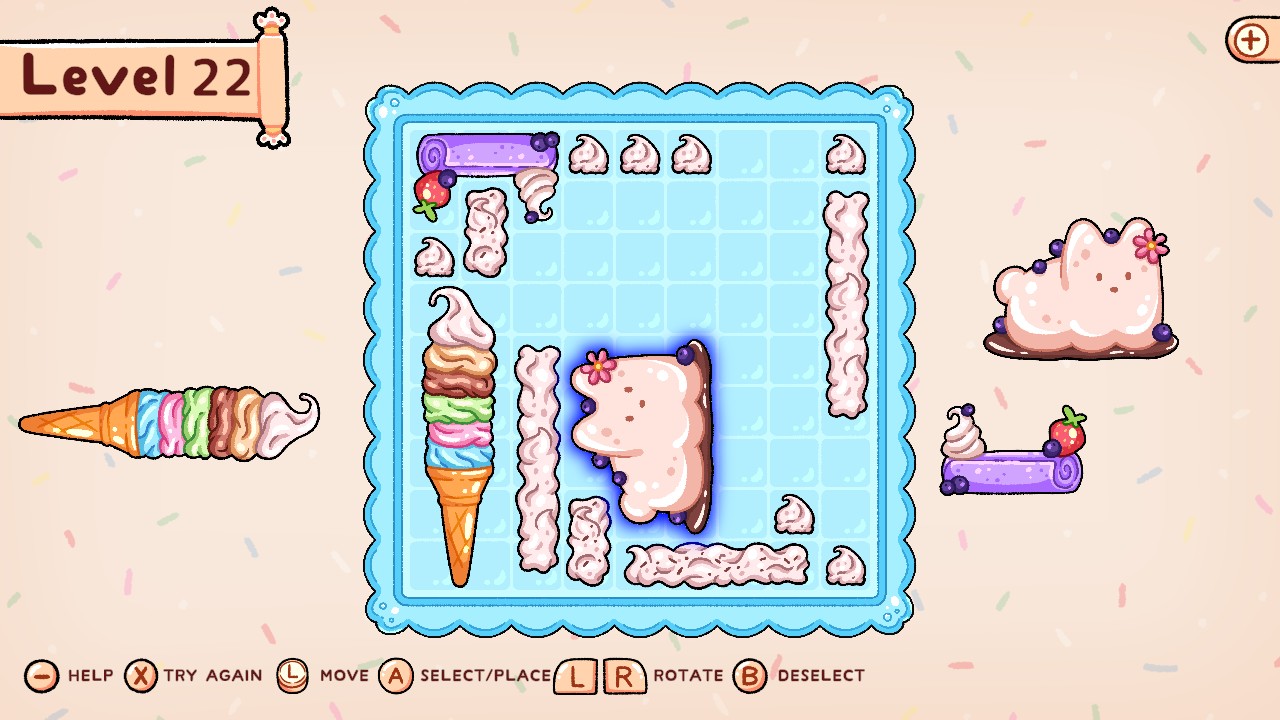Click the tall cream swirl column piece
Image resolution: width=1280 pixels, height=720 pixels.
click(845, 300)
